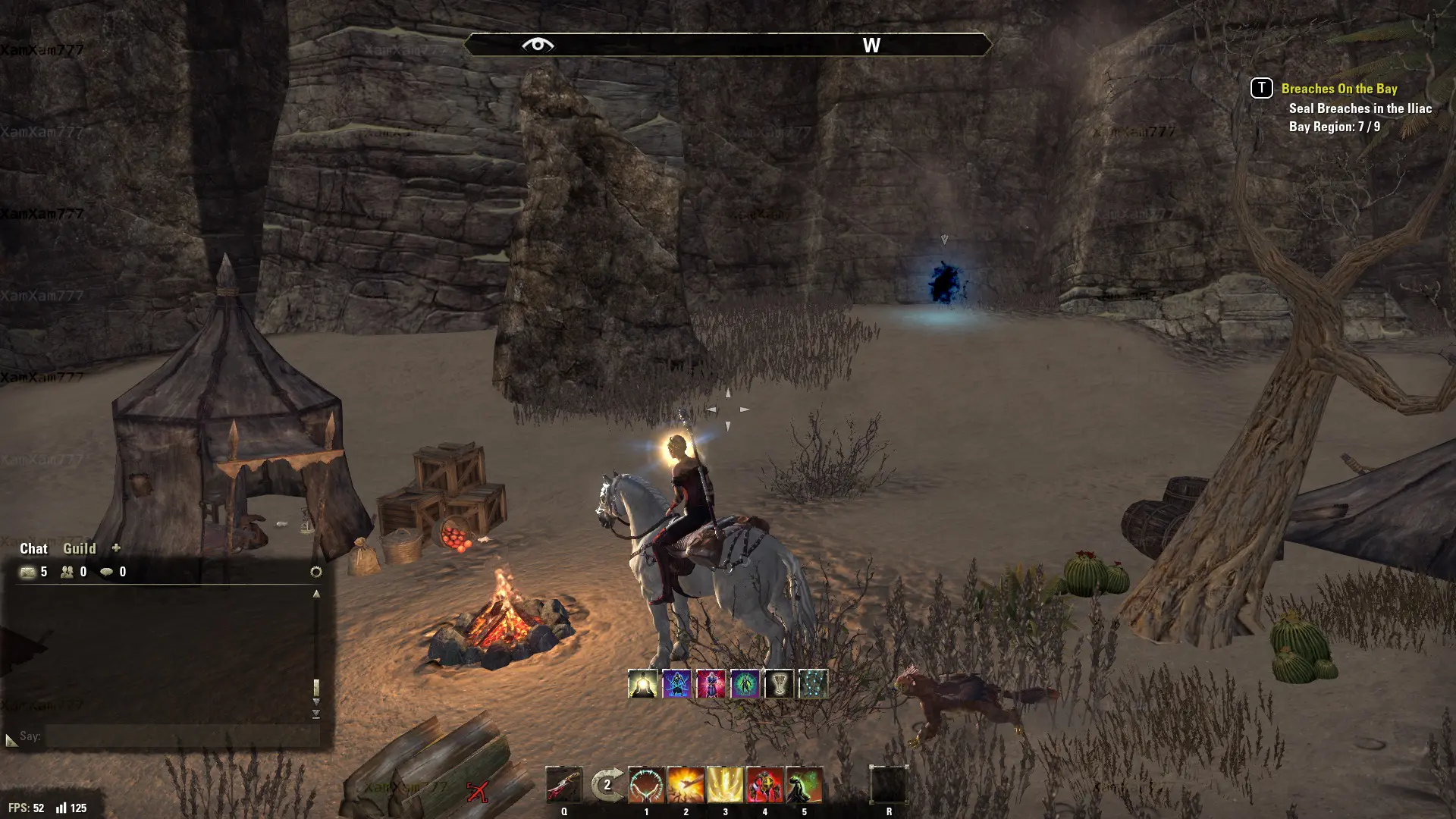Activate the golden light beams ability
Screen dimensions: 1456x819
[725, 786]
